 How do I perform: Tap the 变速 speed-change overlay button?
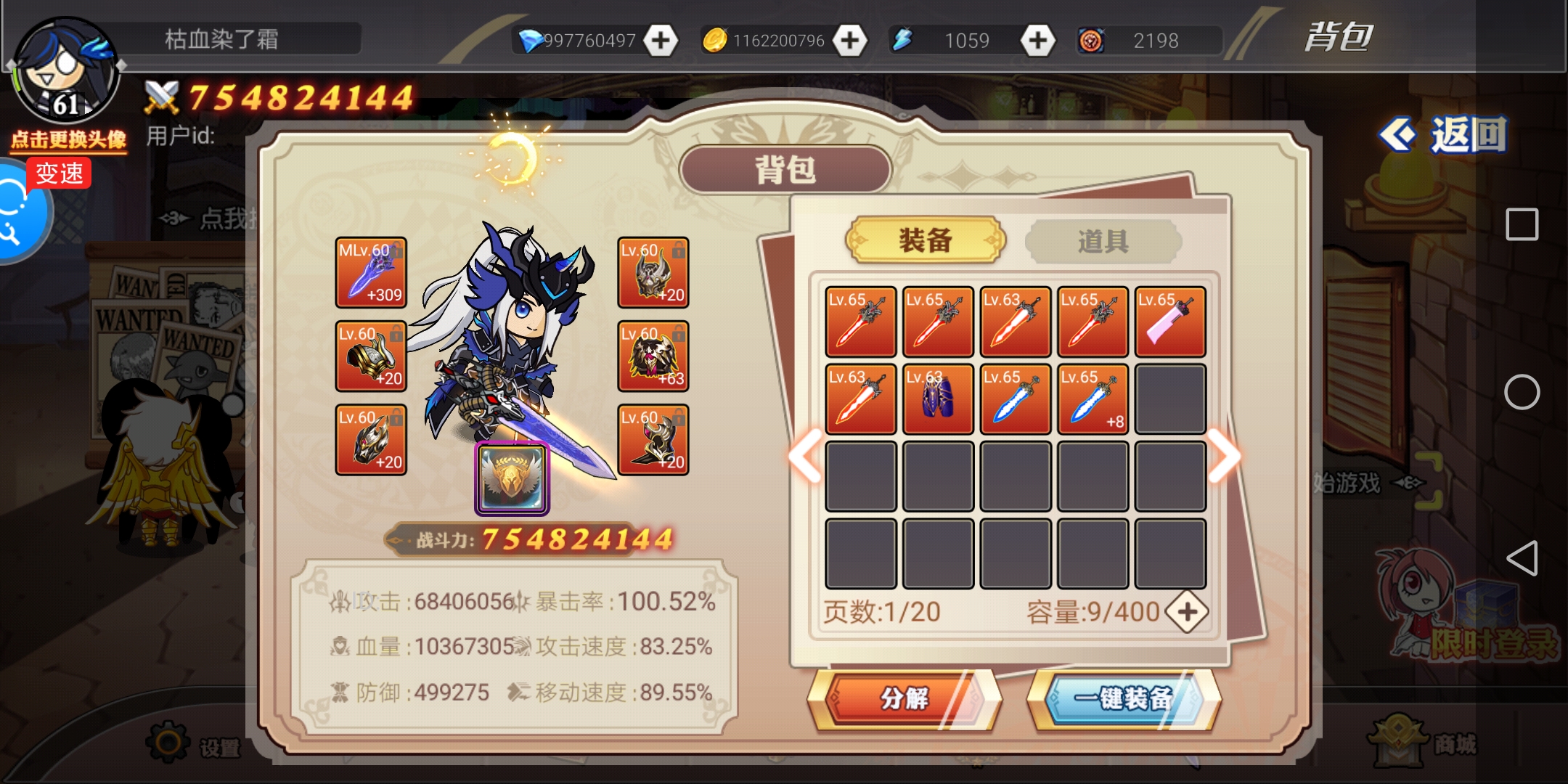coord(60,173)
